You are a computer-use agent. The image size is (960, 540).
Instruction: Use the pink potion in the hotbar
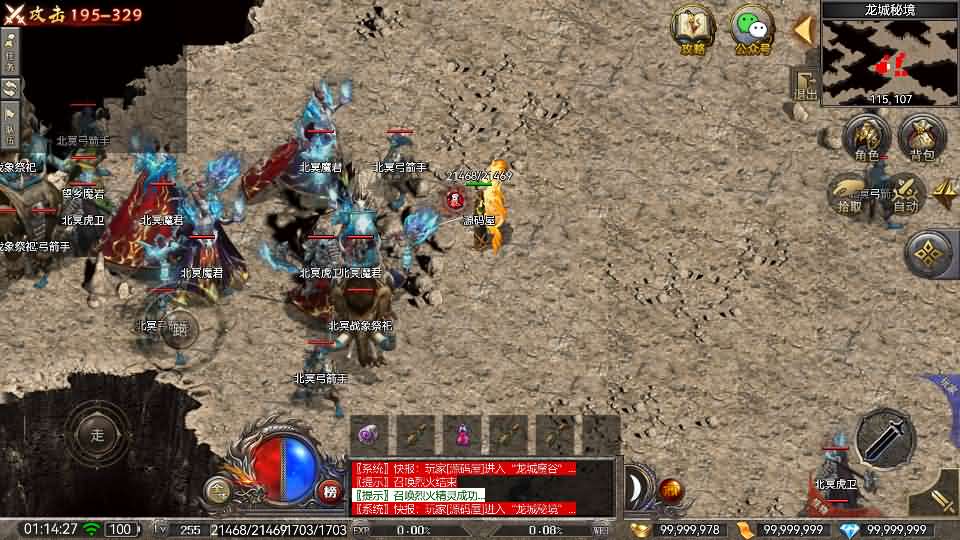coord(463,435)
